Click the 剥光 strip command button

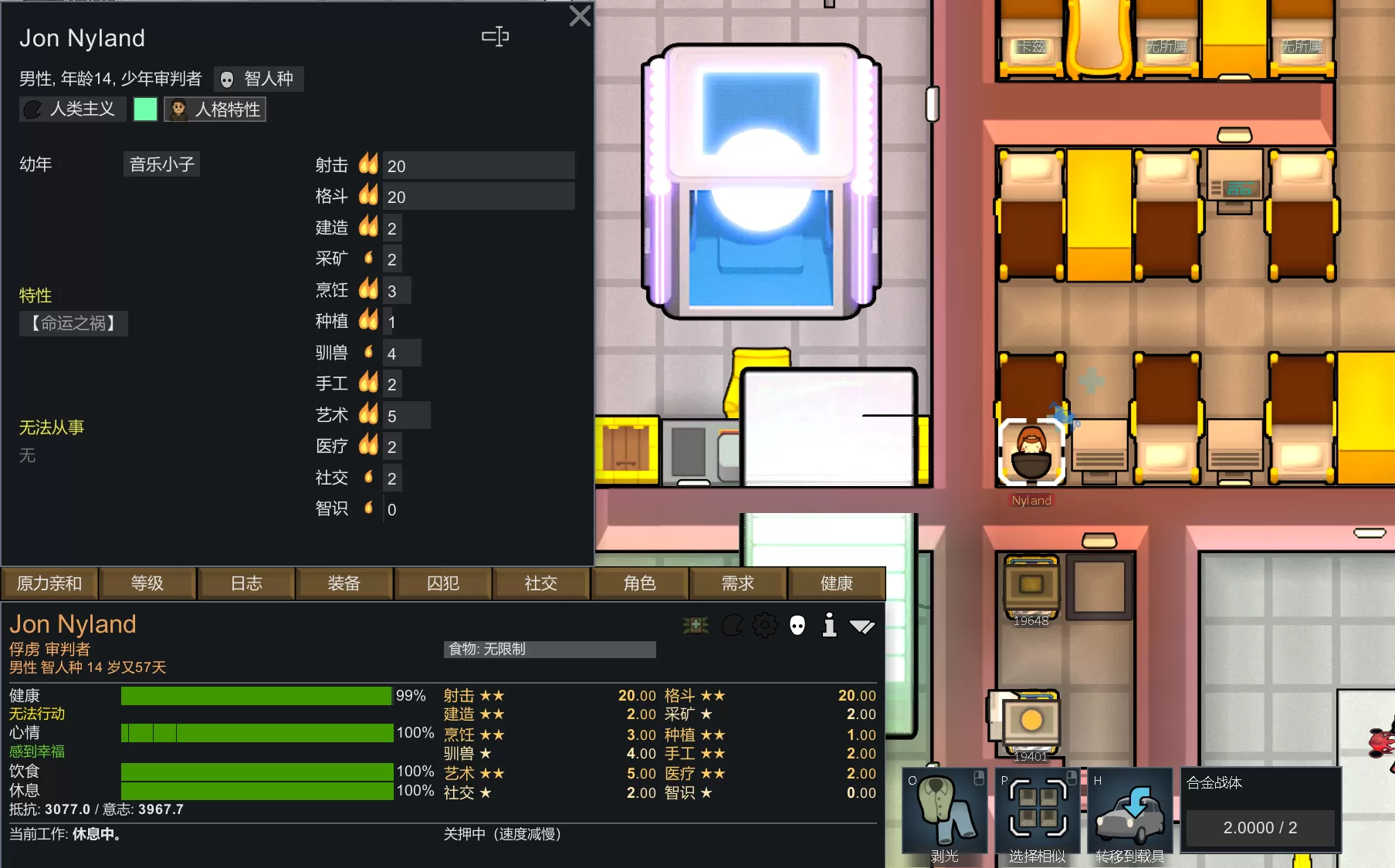pos(945,812)
